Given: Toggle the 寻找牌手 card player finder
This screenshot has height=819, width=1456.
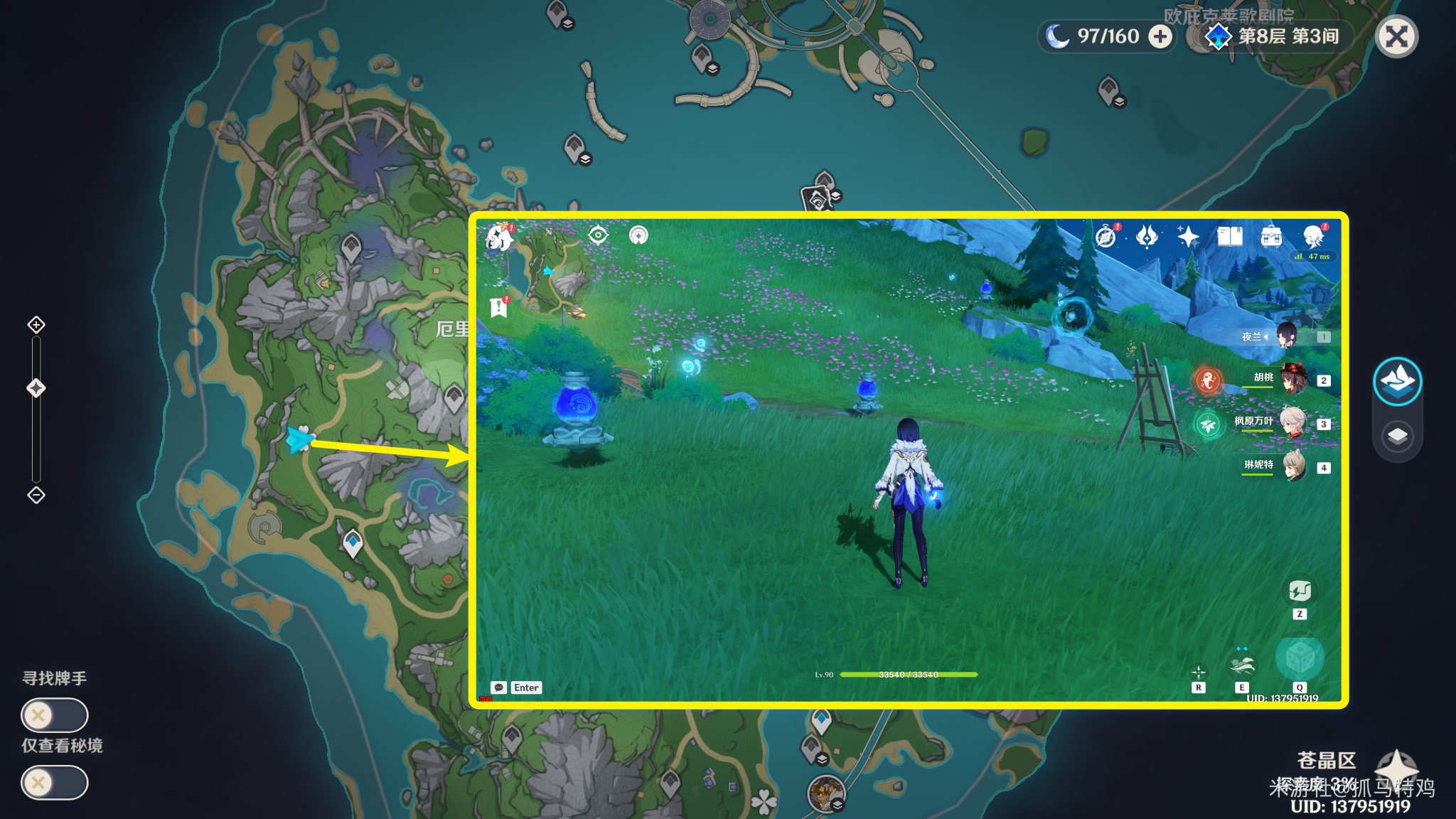Looking at the screenshot, I should coord(54,714).
